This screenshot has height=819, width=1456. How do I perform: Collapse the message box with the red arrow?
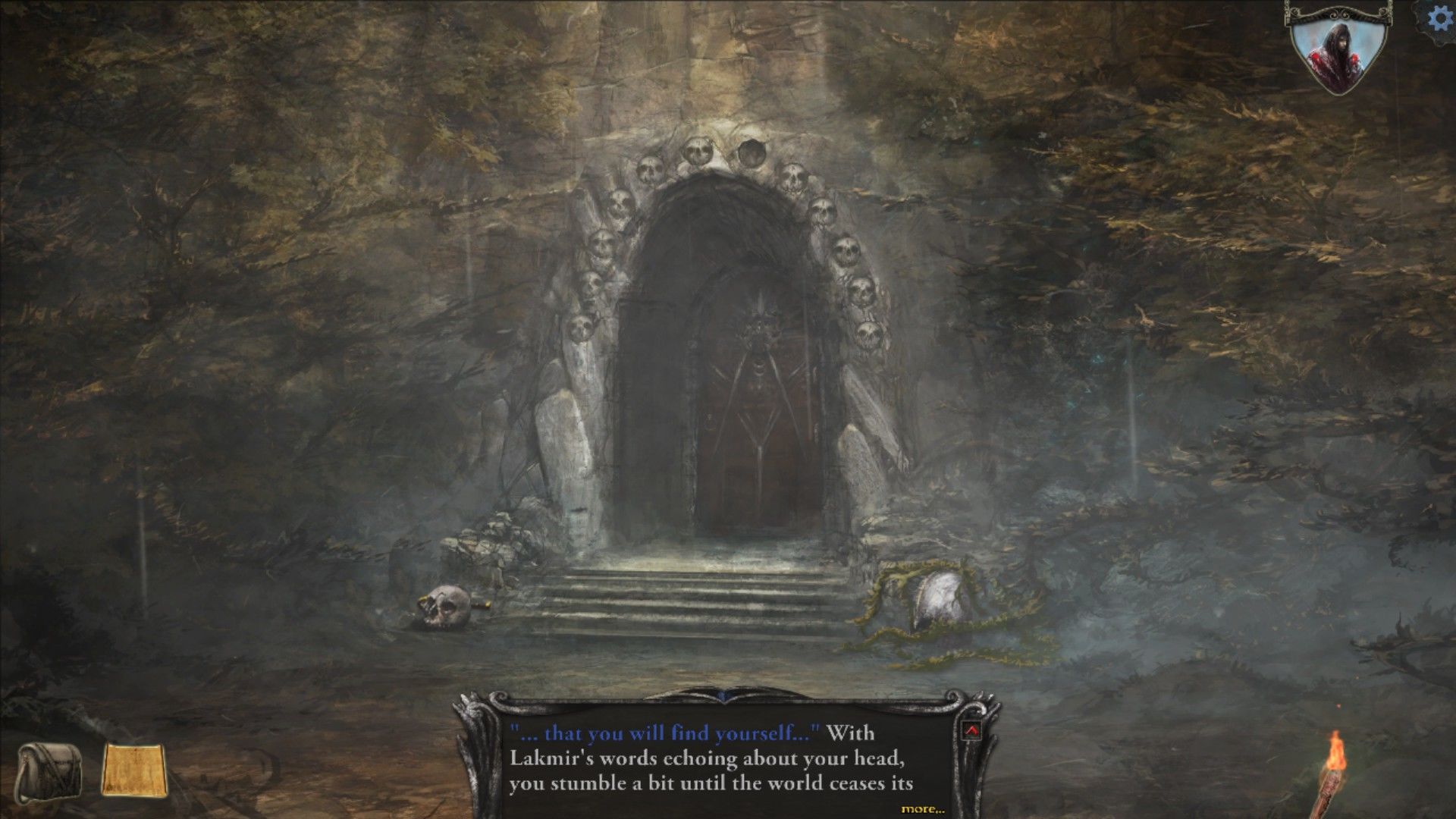coord(971,730)
